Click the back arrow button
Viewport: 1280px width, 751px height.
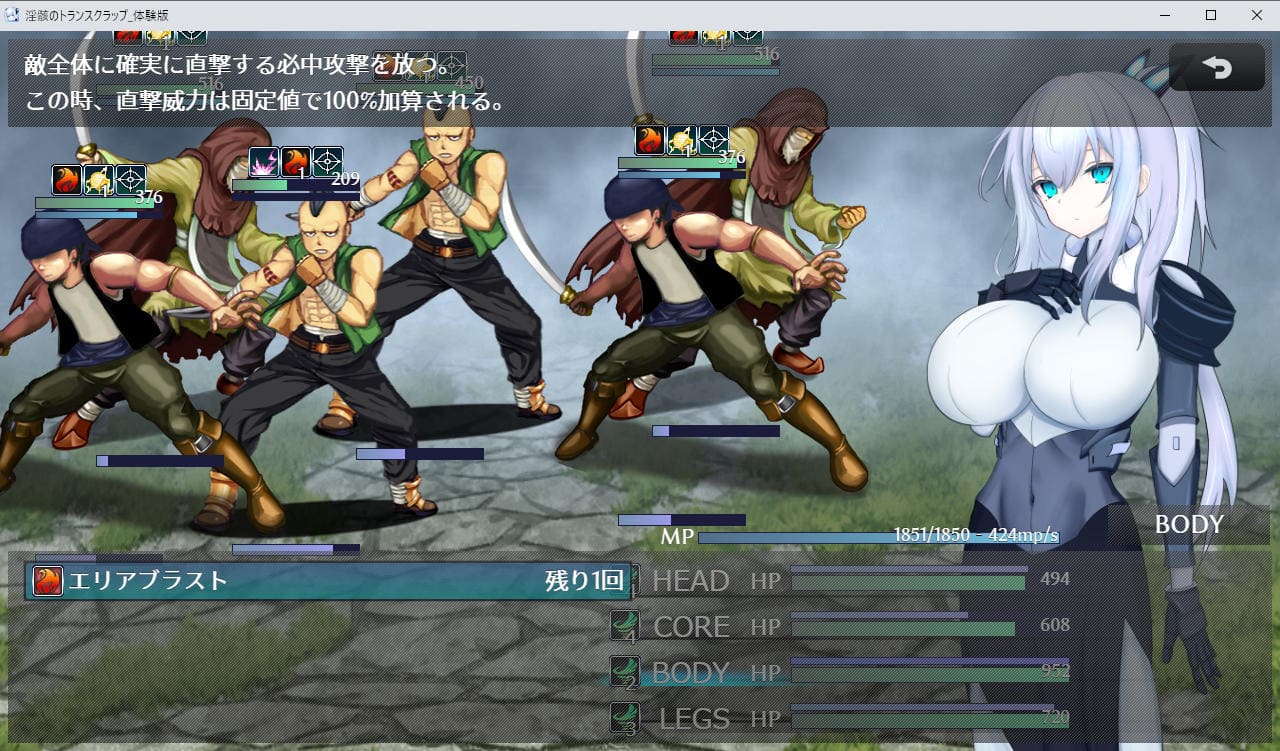(x=1216, y=67)
